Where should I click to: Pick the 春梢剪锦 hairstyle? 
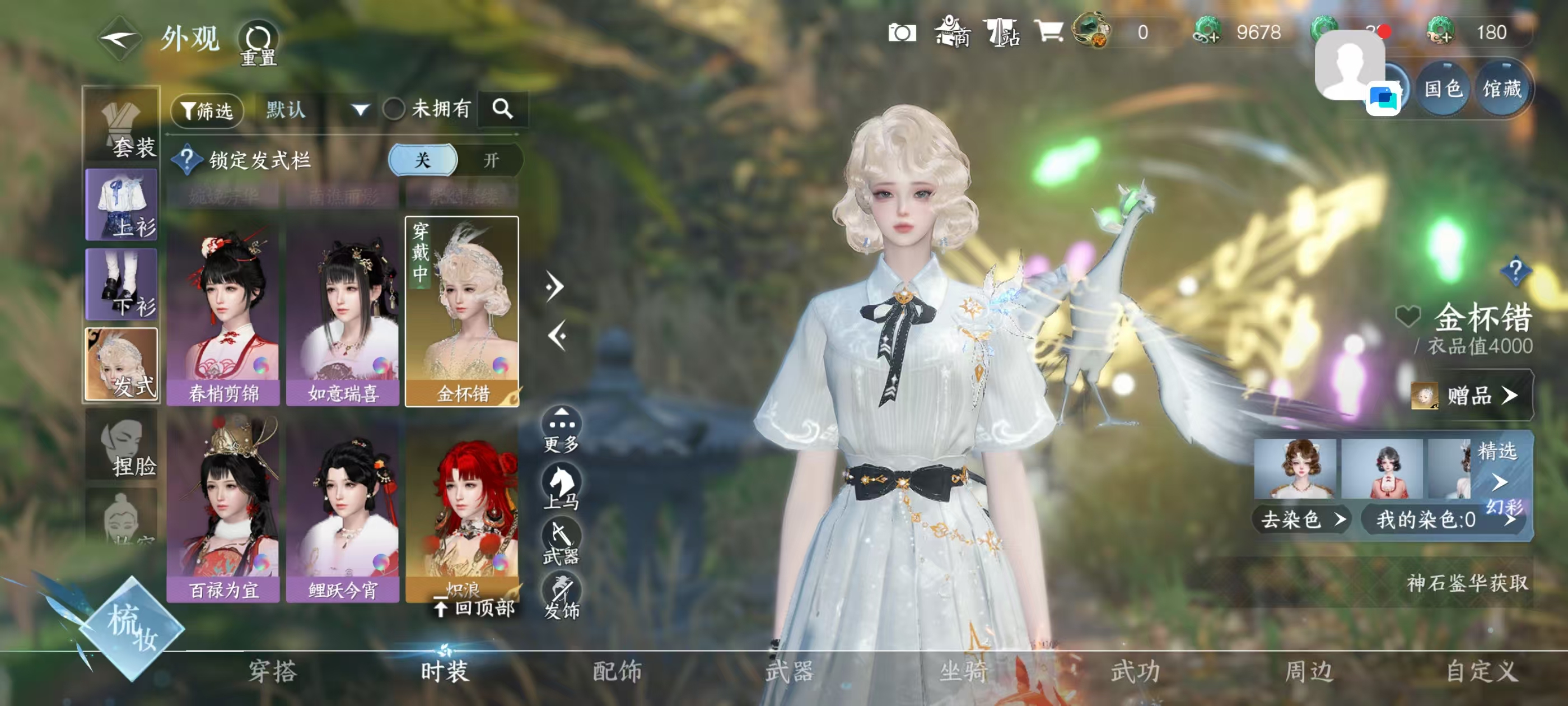[x=223, y=313]
